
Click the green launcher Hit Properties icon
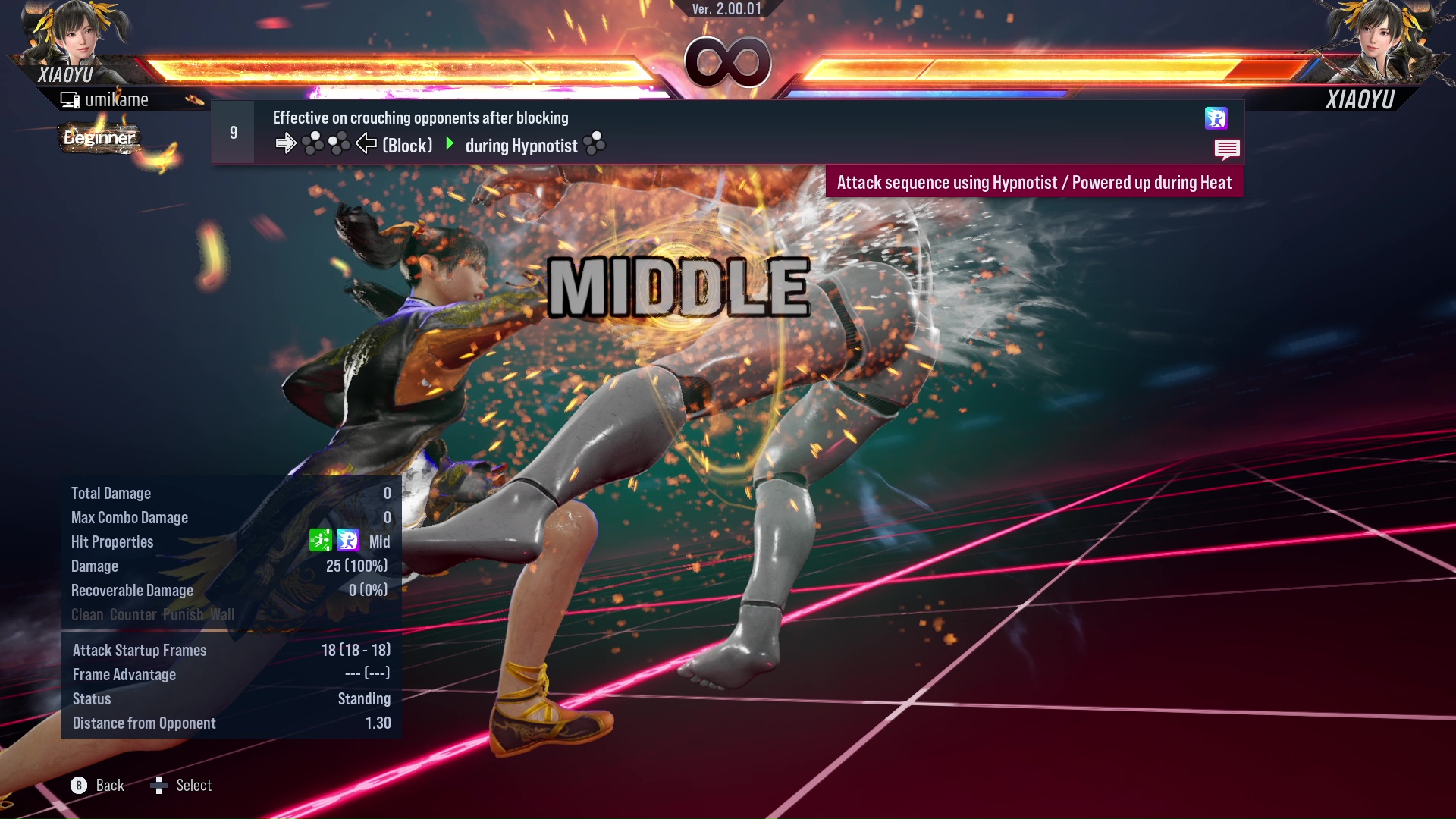pos(321,541)
